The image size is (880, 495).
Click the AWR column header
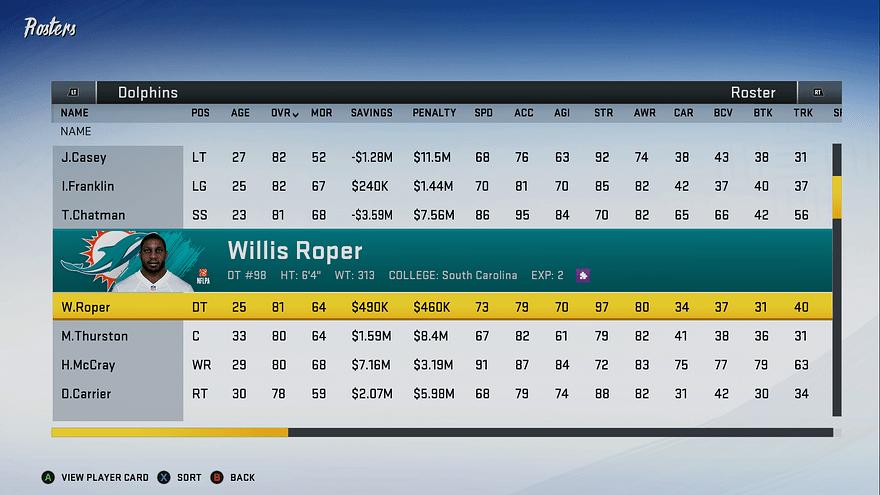[644, 113]
